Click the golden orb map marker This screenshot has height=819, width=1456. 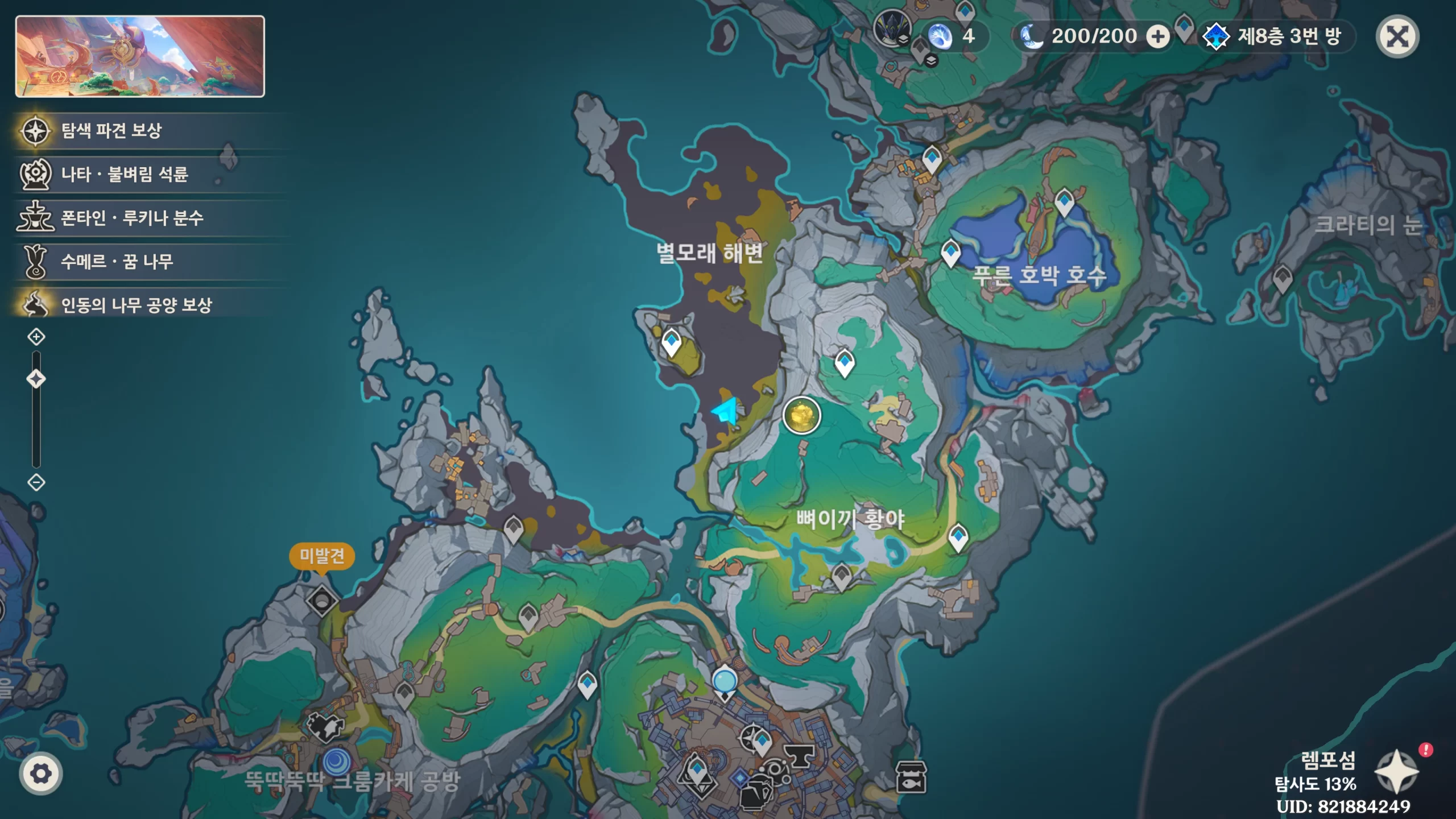click(x=801, y=415)
